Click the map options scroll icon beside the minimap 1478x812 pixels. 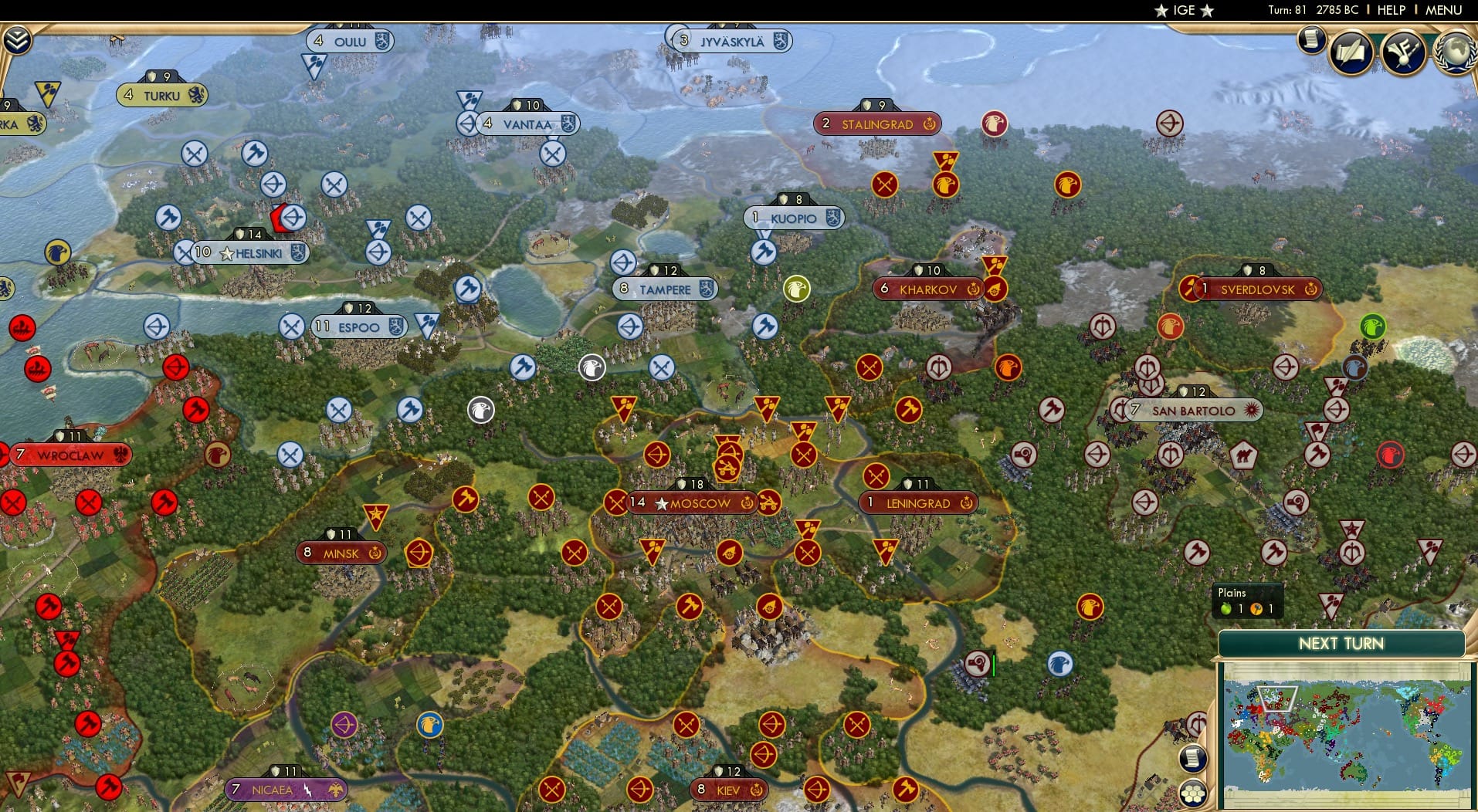click(1193, 759)
